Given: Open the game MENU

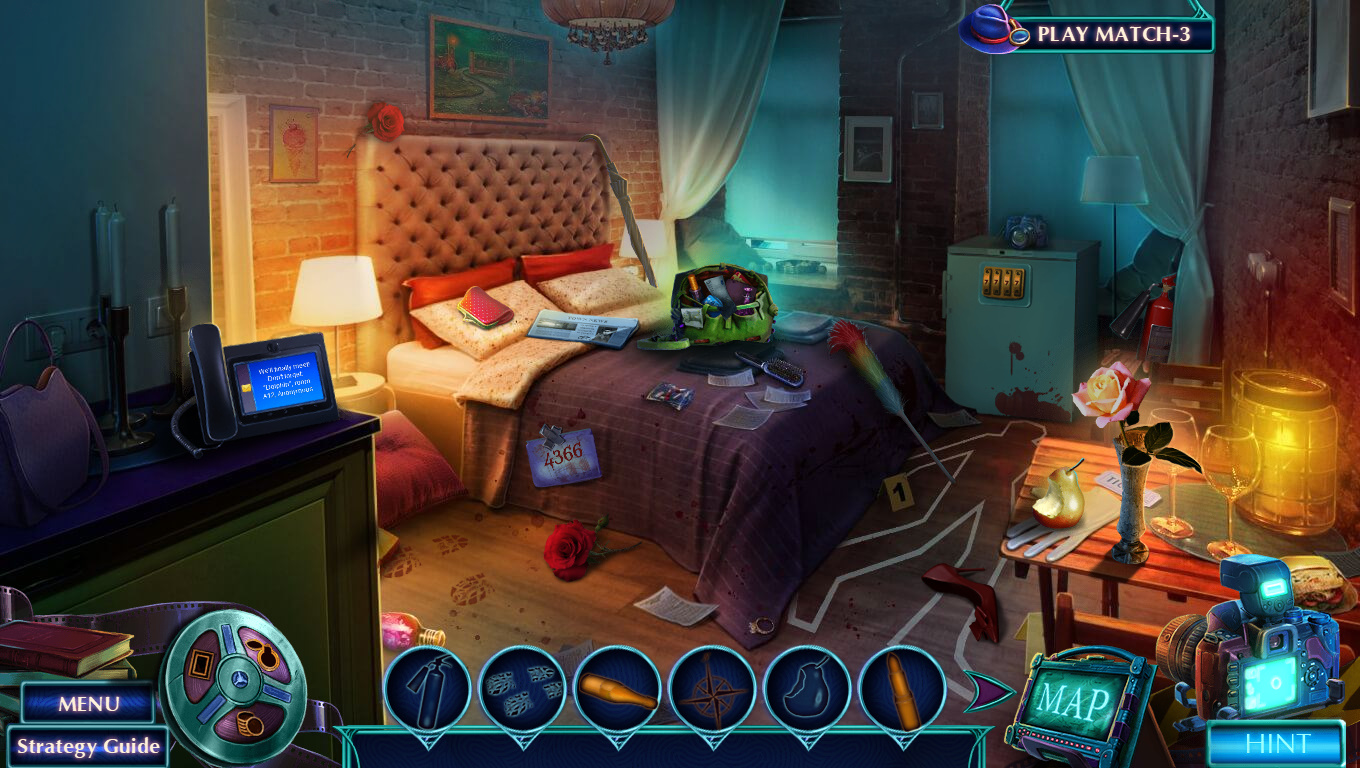Looking at the screenshot, I should point(88,703).
